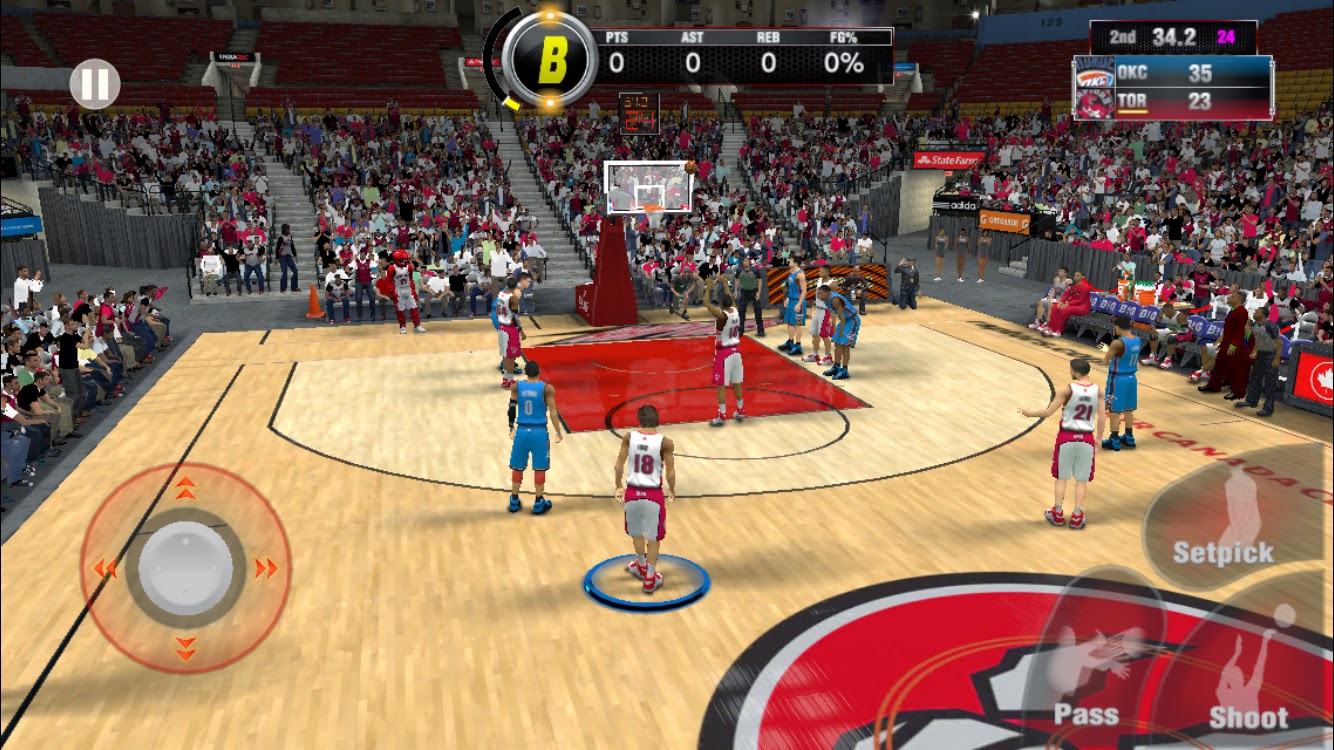Pause the game with the pause button
The height and width of the screenshot is (750, 1334).
(x=95, y=84)
